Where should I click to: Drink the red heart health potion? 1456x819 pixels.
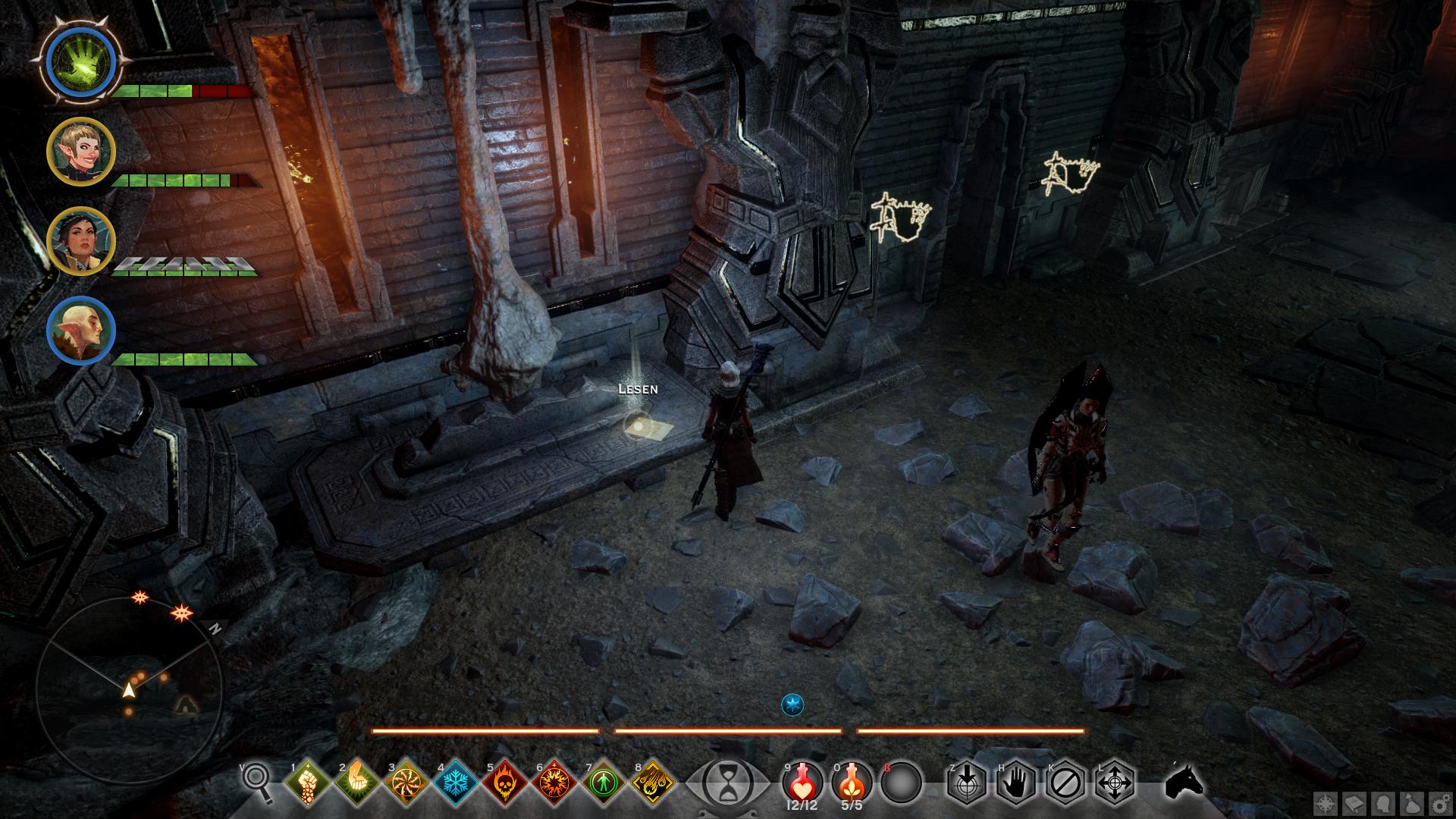pyautogui.click(x=802, y=781)
